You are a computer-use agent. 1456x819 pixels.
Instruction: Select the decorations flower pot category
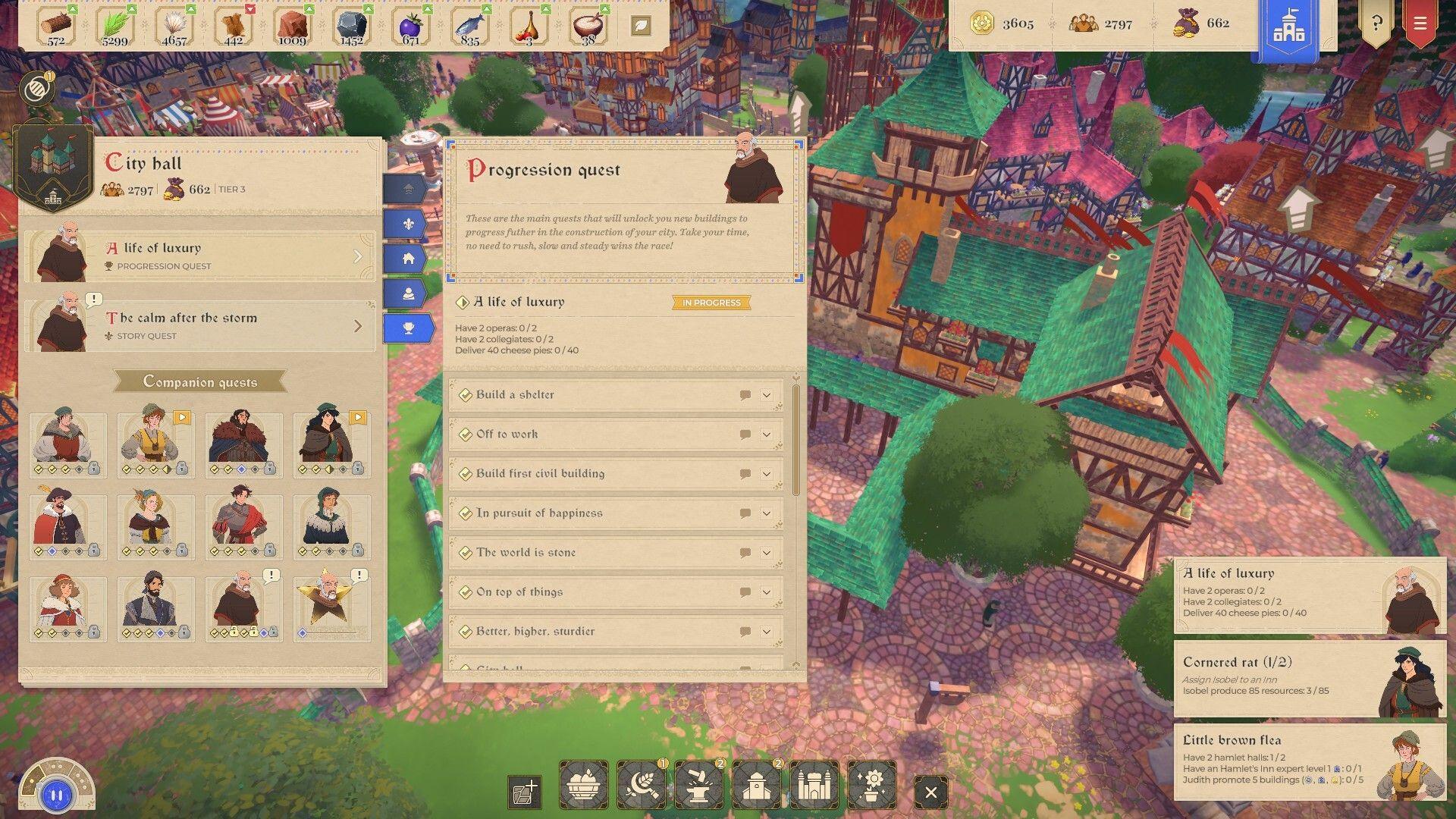[872, 784]
